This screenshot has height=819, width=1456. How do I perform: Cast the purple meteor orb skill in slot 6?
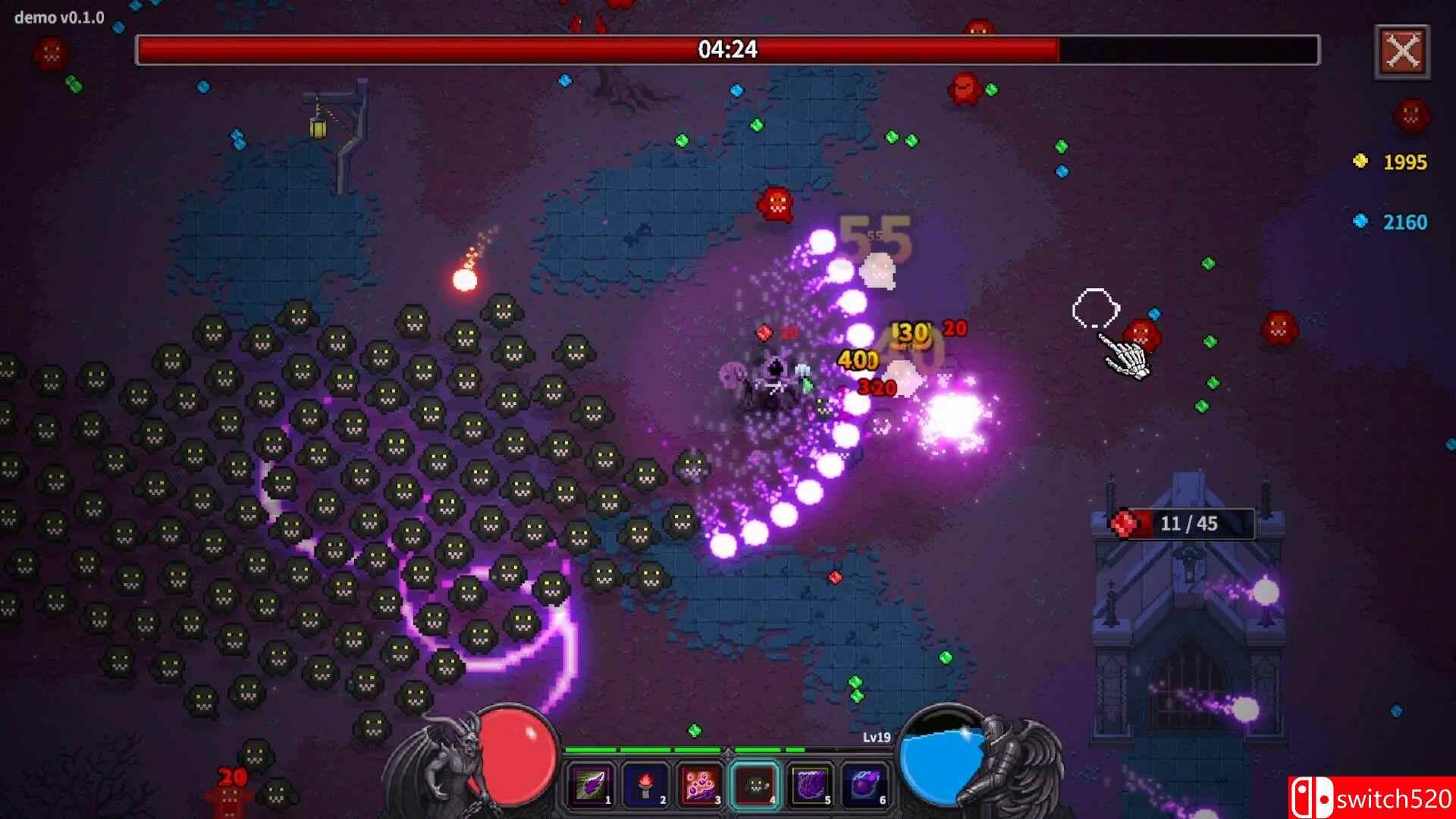click(864, 784)
